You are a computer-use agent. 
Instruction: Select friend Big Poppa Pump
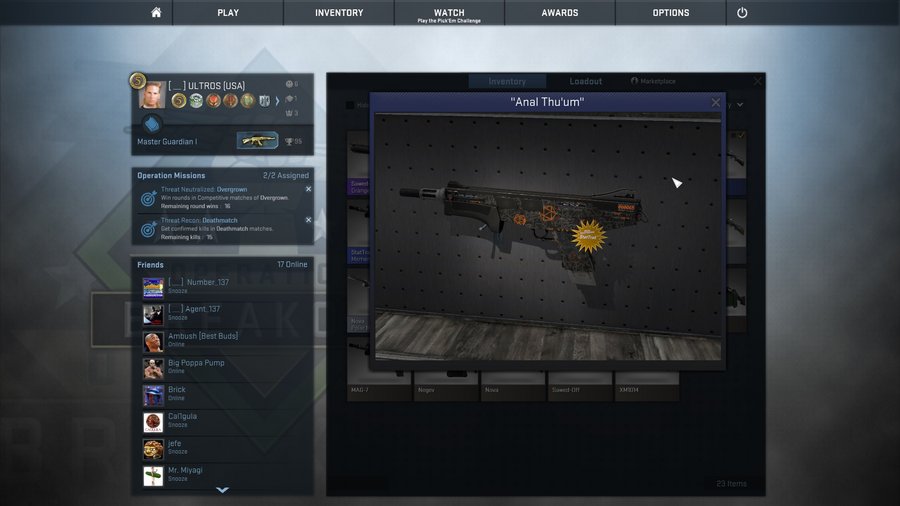click(196, 367)
